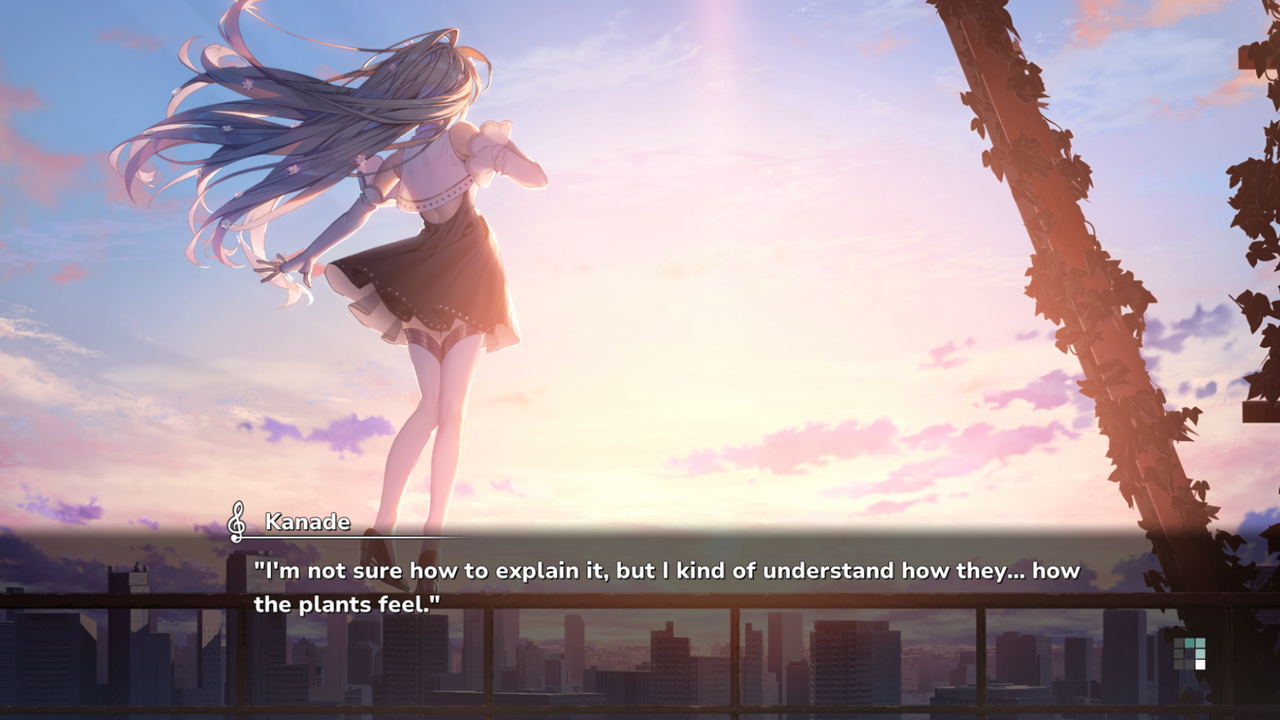Screen dimensions: 1280x720
Task: Click the treble clef icon beside Kanade's name
Action: tap(237, 521)
